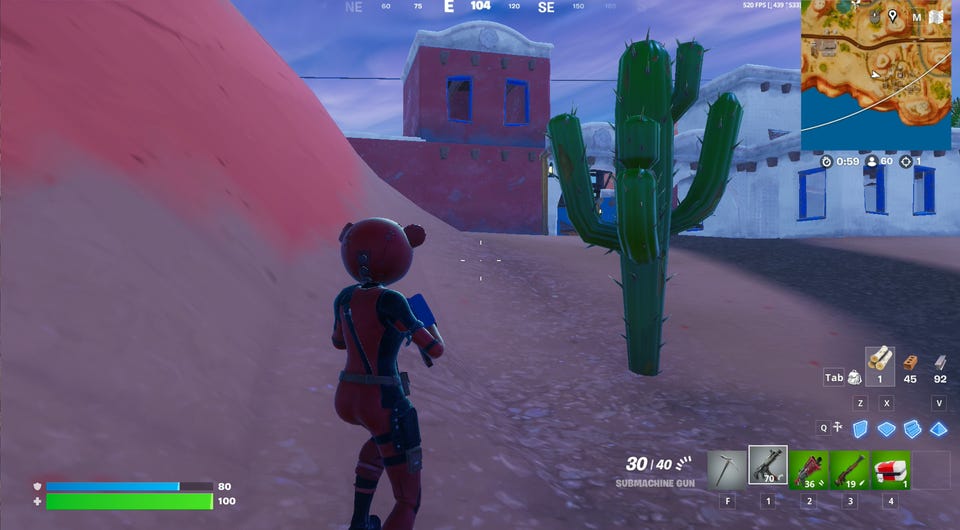Click the minimap
960x530 pixels.
875,75
